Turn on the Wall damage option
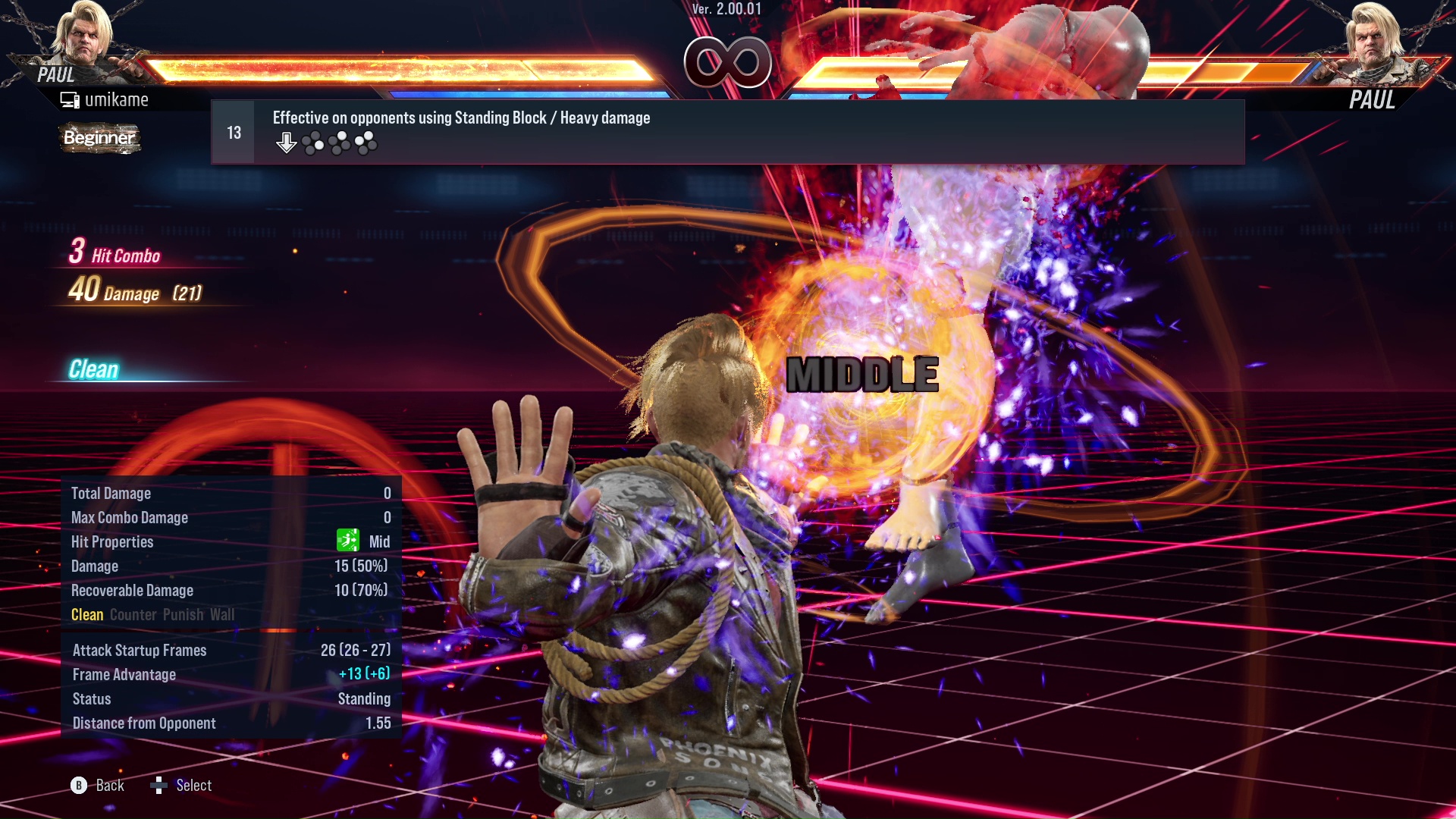 (x=224, y=615)
